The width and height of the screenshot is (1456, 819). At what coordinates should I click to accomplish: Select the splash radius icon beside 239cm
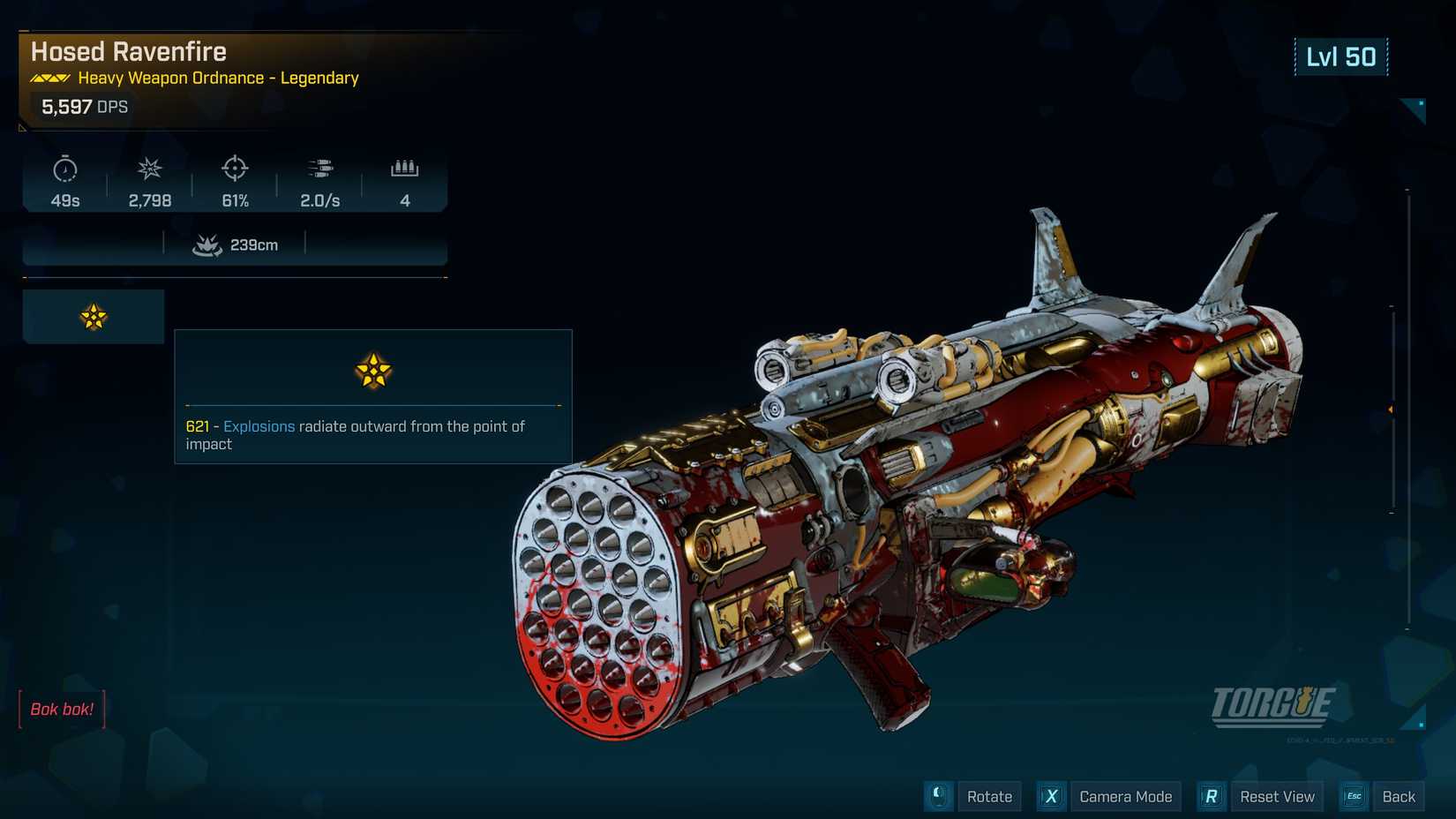pyautogui.click(x=207, y=244)
